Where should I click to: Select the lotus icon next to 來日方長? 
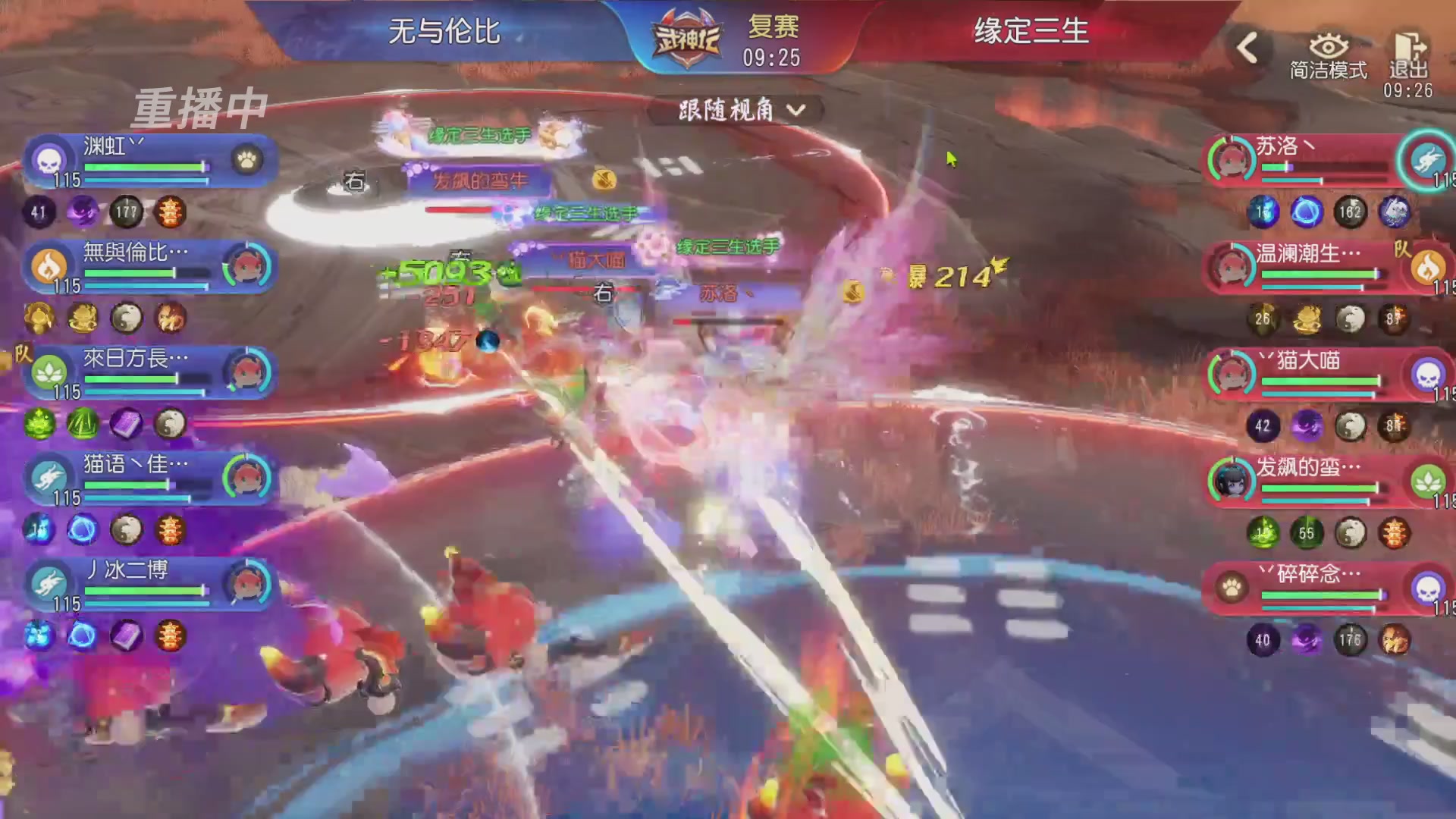coord(49,372)
